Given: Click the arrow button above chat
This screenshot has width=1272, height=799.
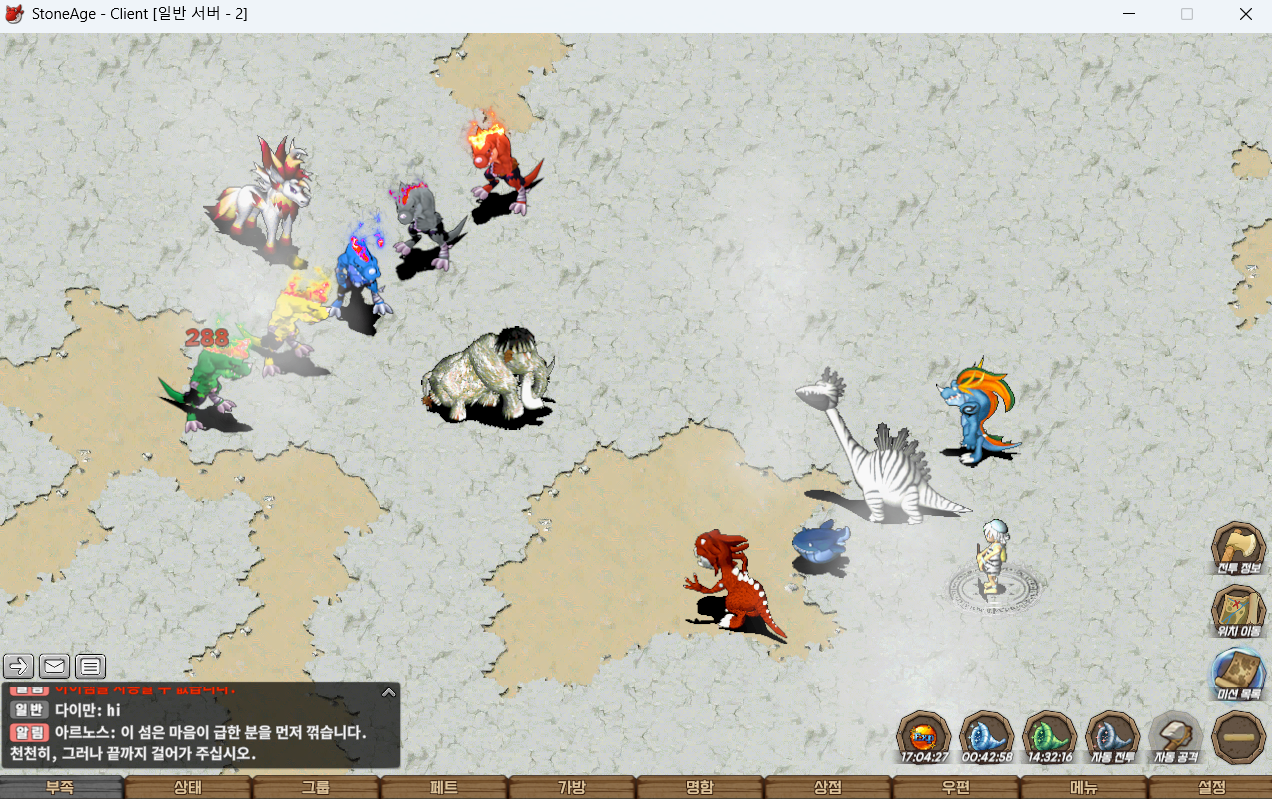Looking at the screenshot, I should (19, 666).
